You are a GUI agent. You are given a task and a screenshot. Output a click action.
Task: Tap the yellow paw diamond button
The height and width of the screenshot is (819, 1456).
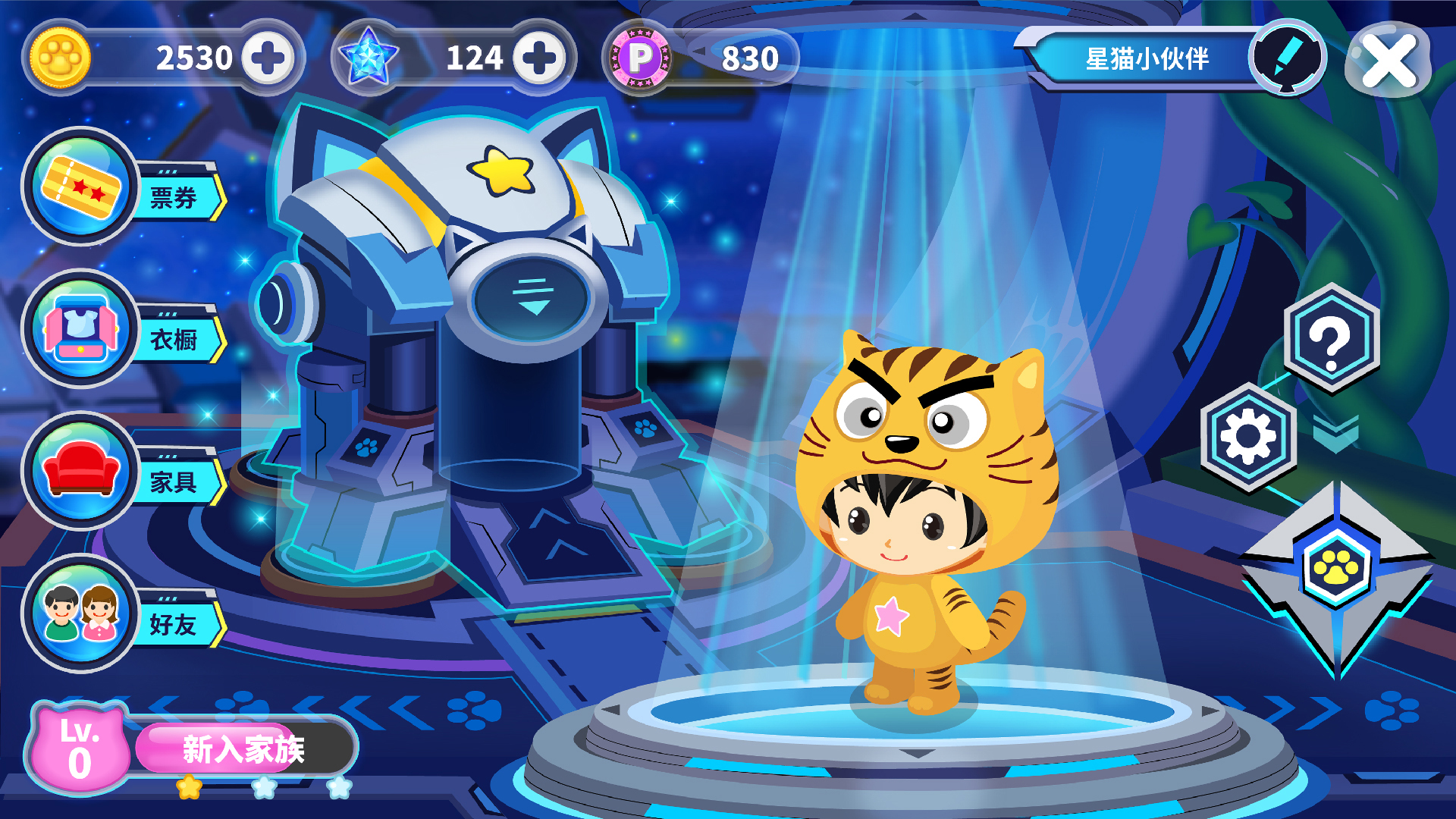tap(1336, 569)
